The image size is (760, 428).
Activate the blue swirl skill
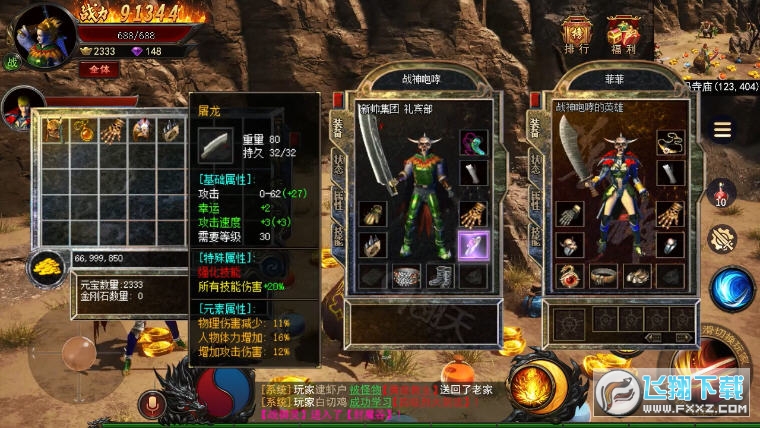click(x=731, y=288)
